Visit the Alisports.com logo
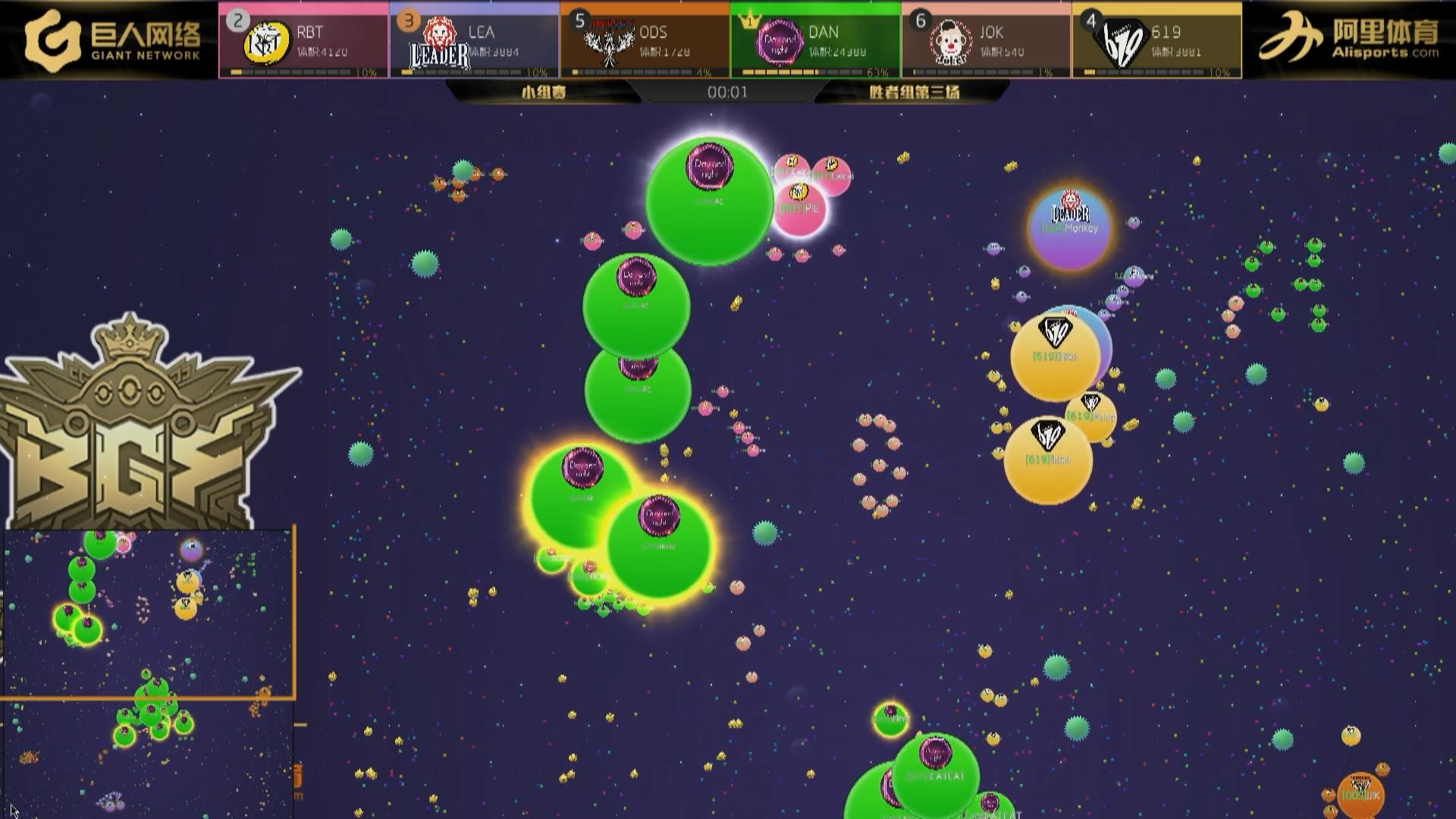Screen dimensions: 1456x819 [1348, 41]
